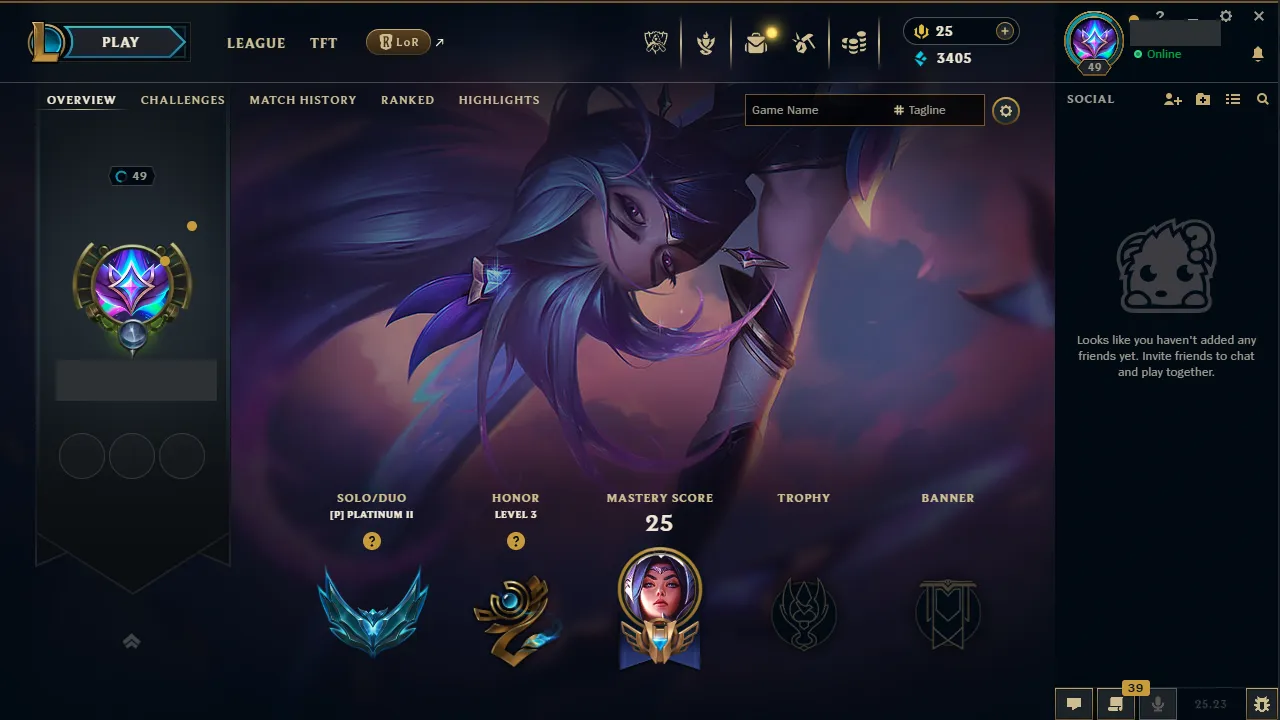Open the Loot backpack icon
This screenshot has width=1280, height=720.
click(757, 42)
